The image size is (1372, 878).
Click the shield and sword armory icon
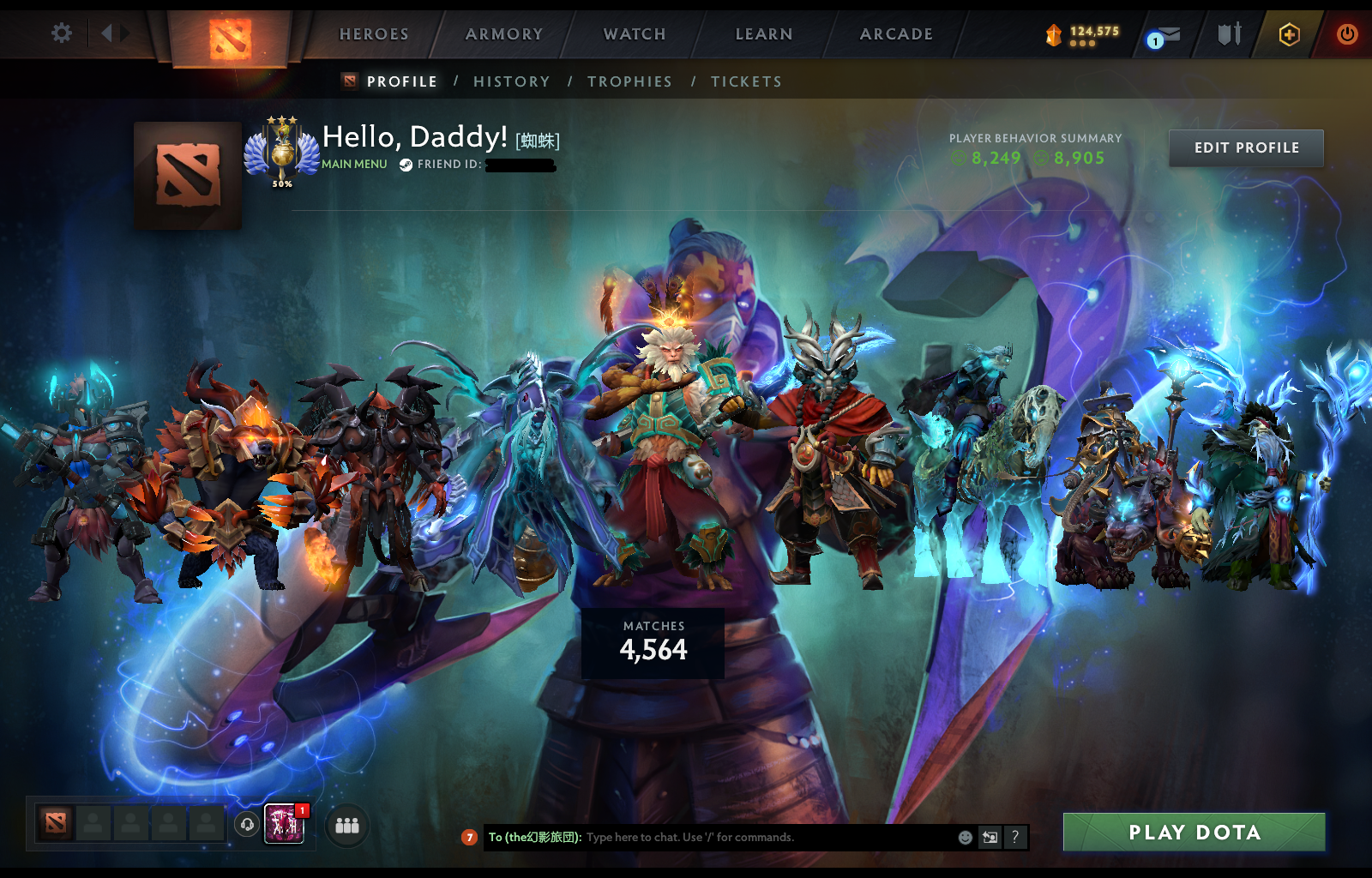click(1228, 34)
